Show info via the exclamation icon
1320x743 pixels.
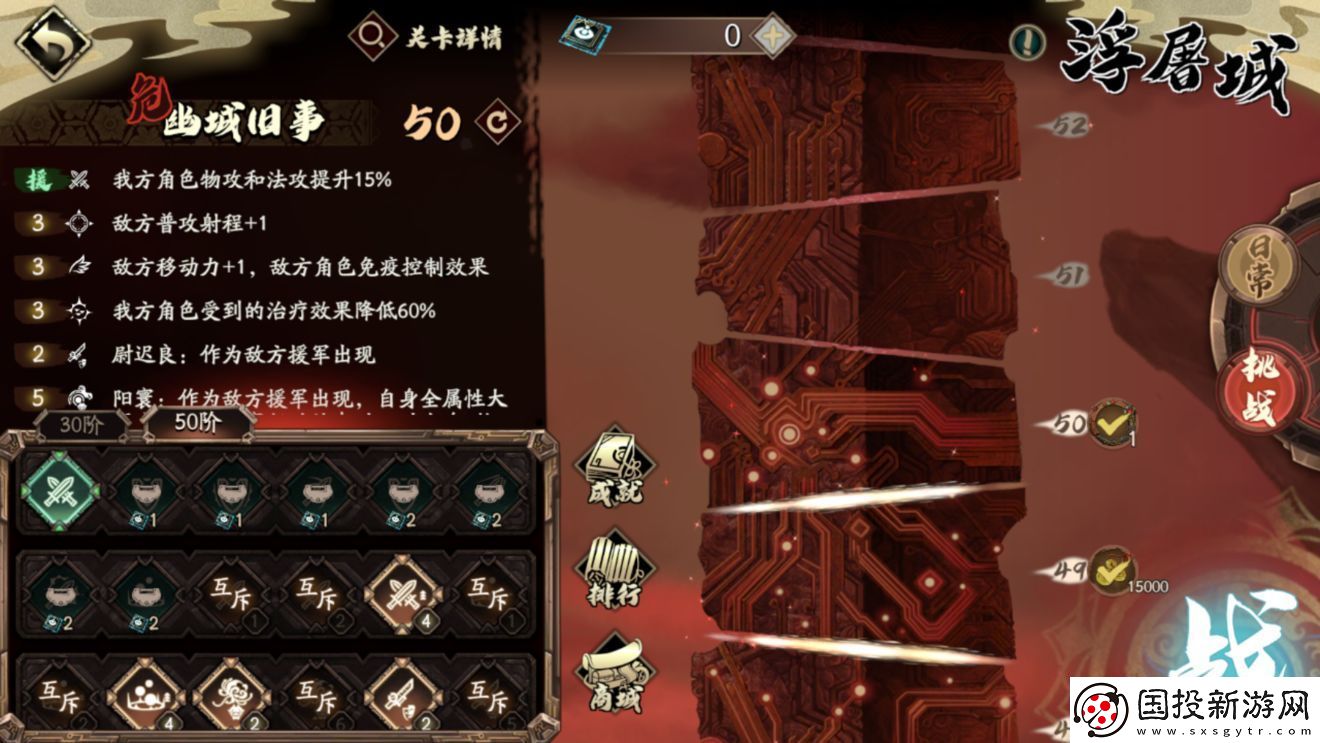pos(1026,41)
